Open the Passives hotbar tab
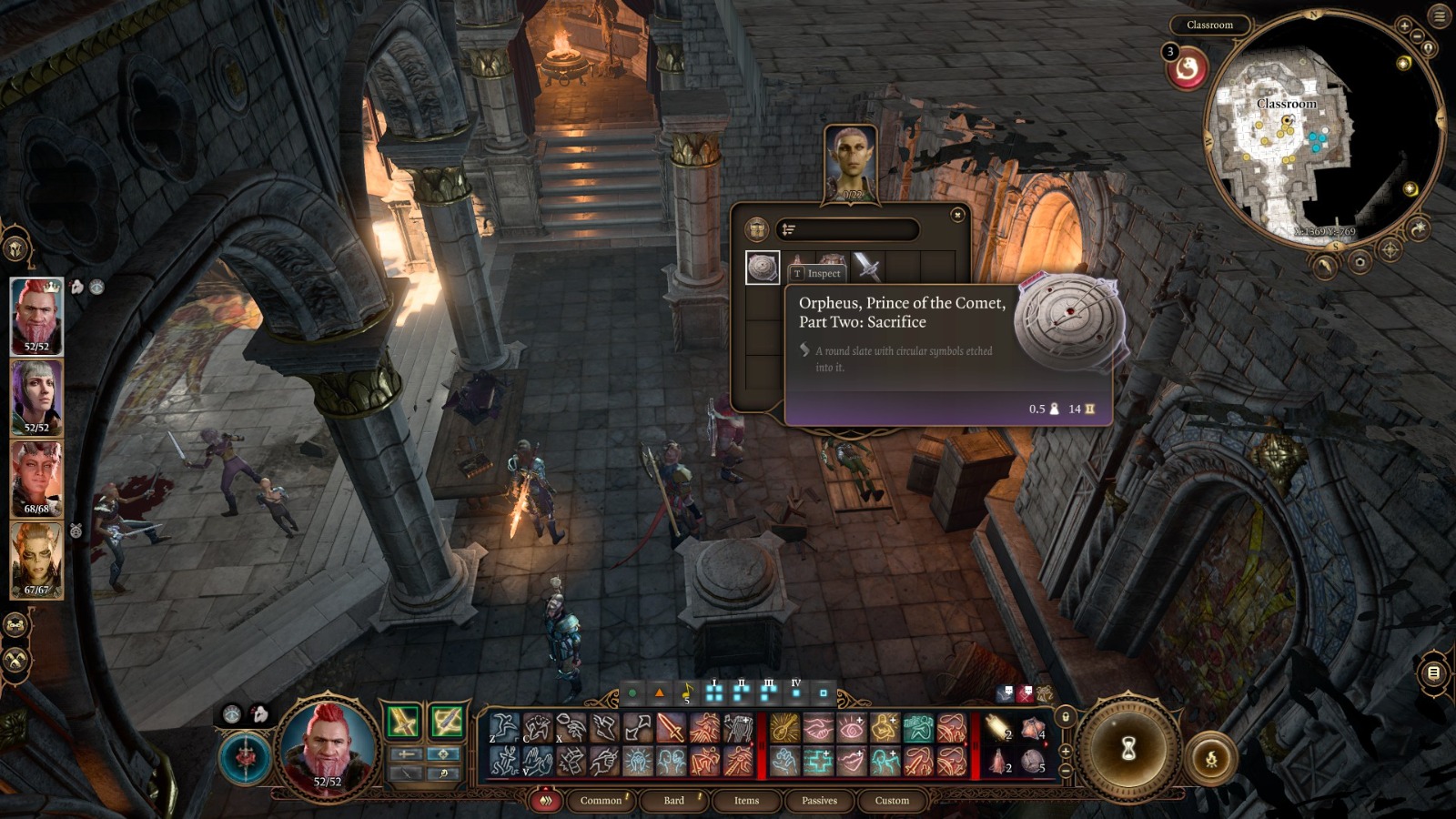 [820, 801]
